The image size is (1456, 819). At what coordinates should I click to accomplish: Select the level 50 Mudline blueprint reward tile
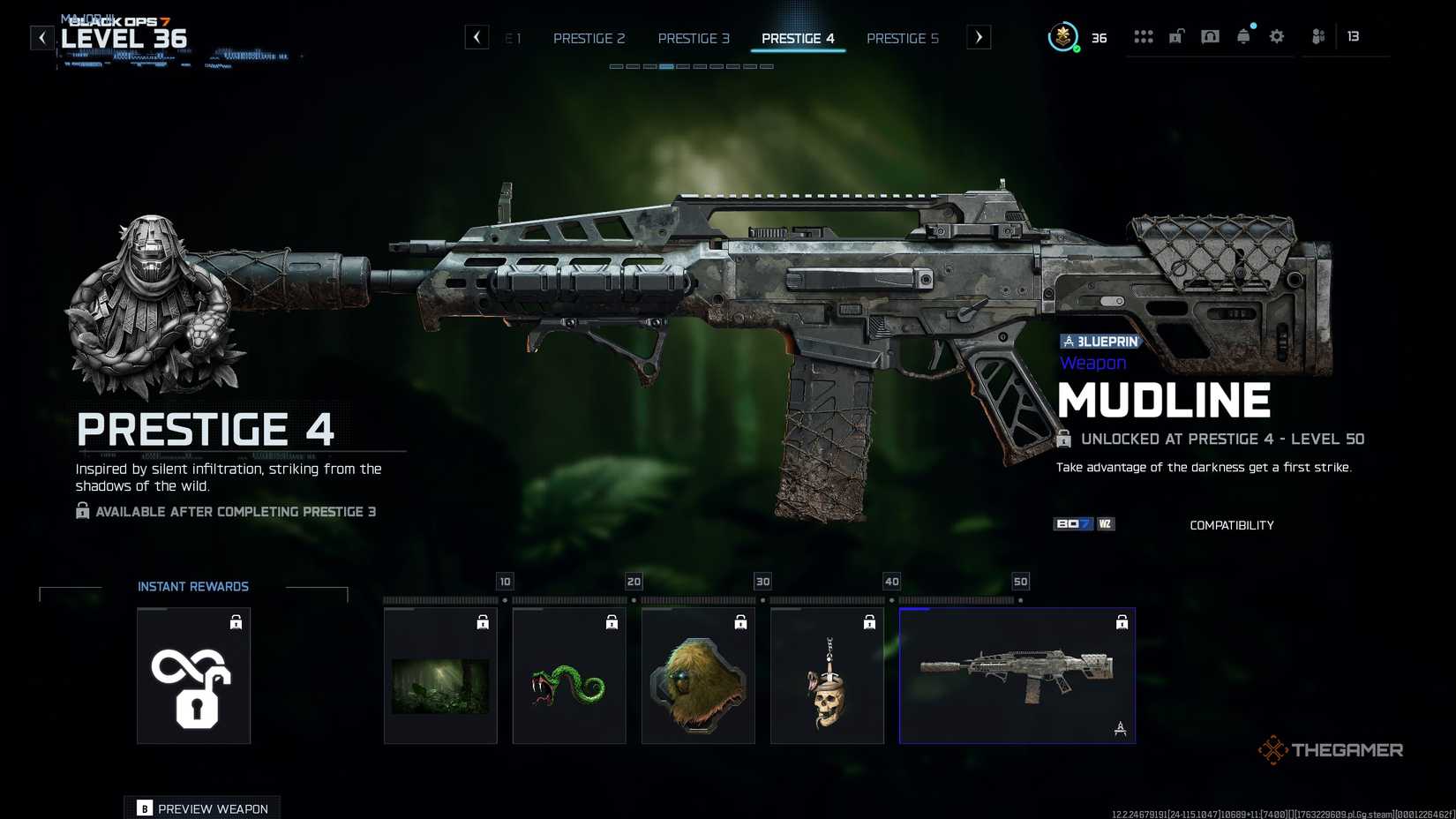(x=1017, y=675)
